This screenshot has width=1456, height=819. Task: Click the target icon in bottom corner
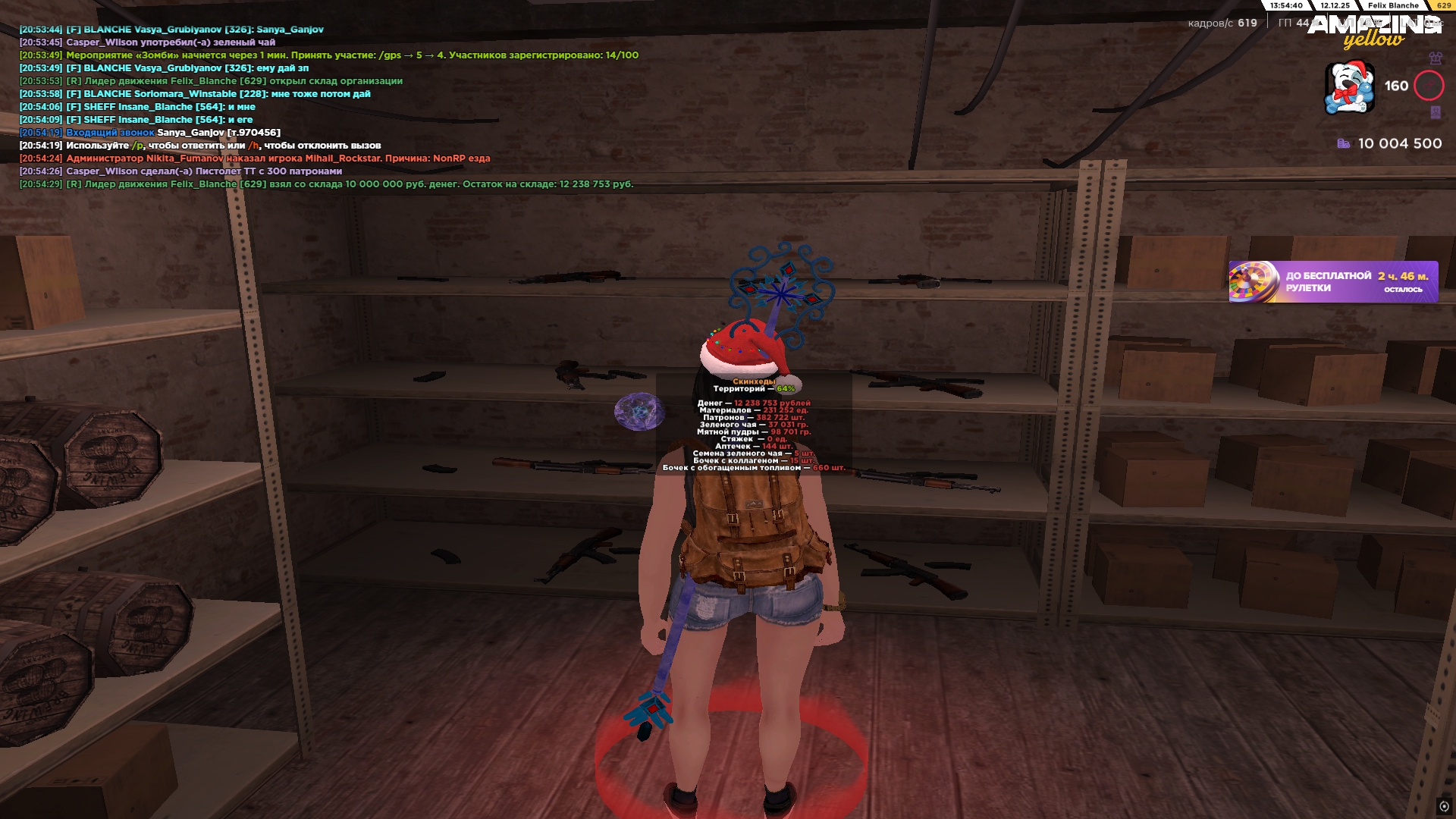click(1444, 806)
